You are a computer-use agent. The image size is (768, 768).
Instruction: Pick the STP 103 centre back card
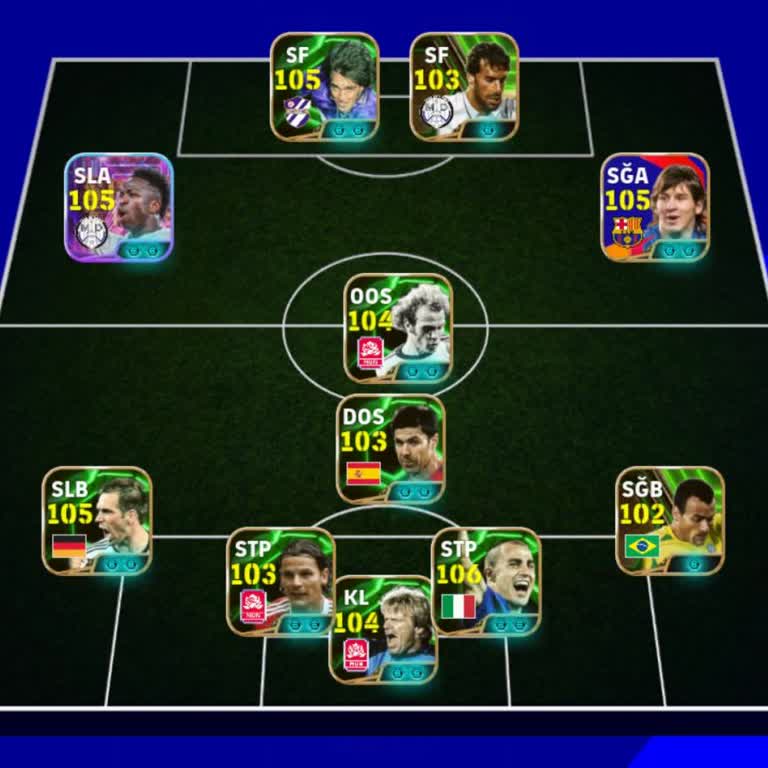point(281,581)
